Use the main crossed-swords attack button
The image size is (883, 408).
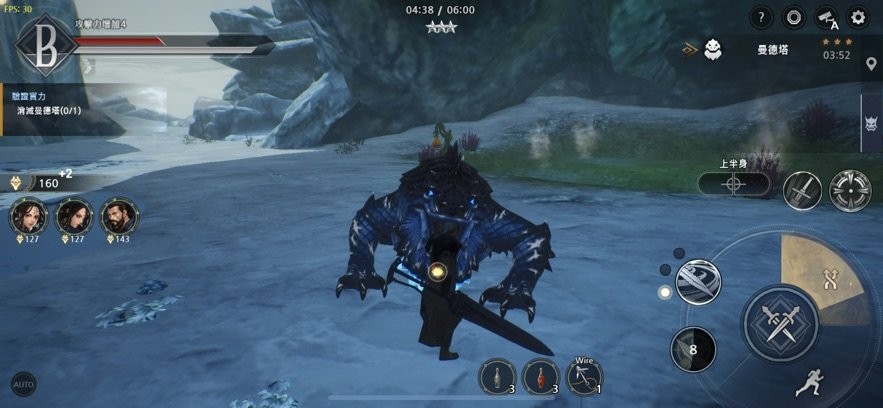click(780, 322)
